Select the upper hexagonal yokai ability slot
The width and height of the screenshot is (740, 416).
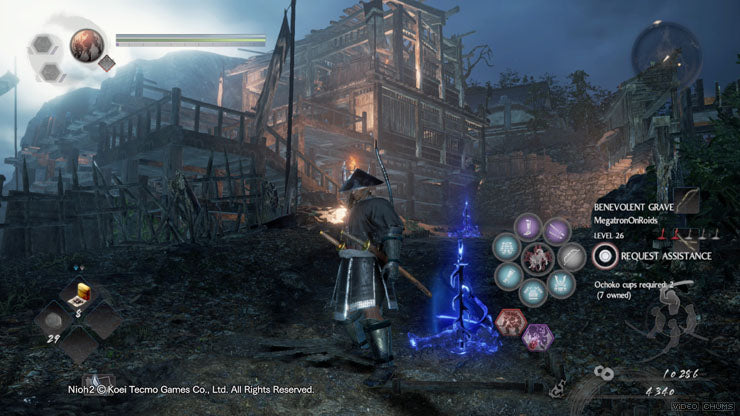click(x=44, y=46)
